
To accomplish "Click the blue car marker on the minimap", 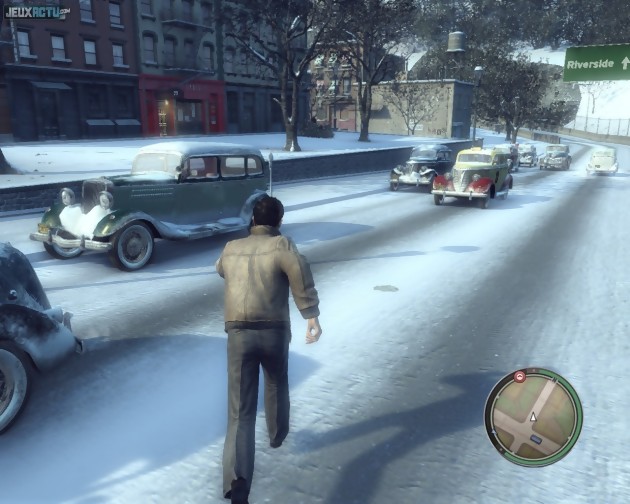I will [x=537, y=438].
